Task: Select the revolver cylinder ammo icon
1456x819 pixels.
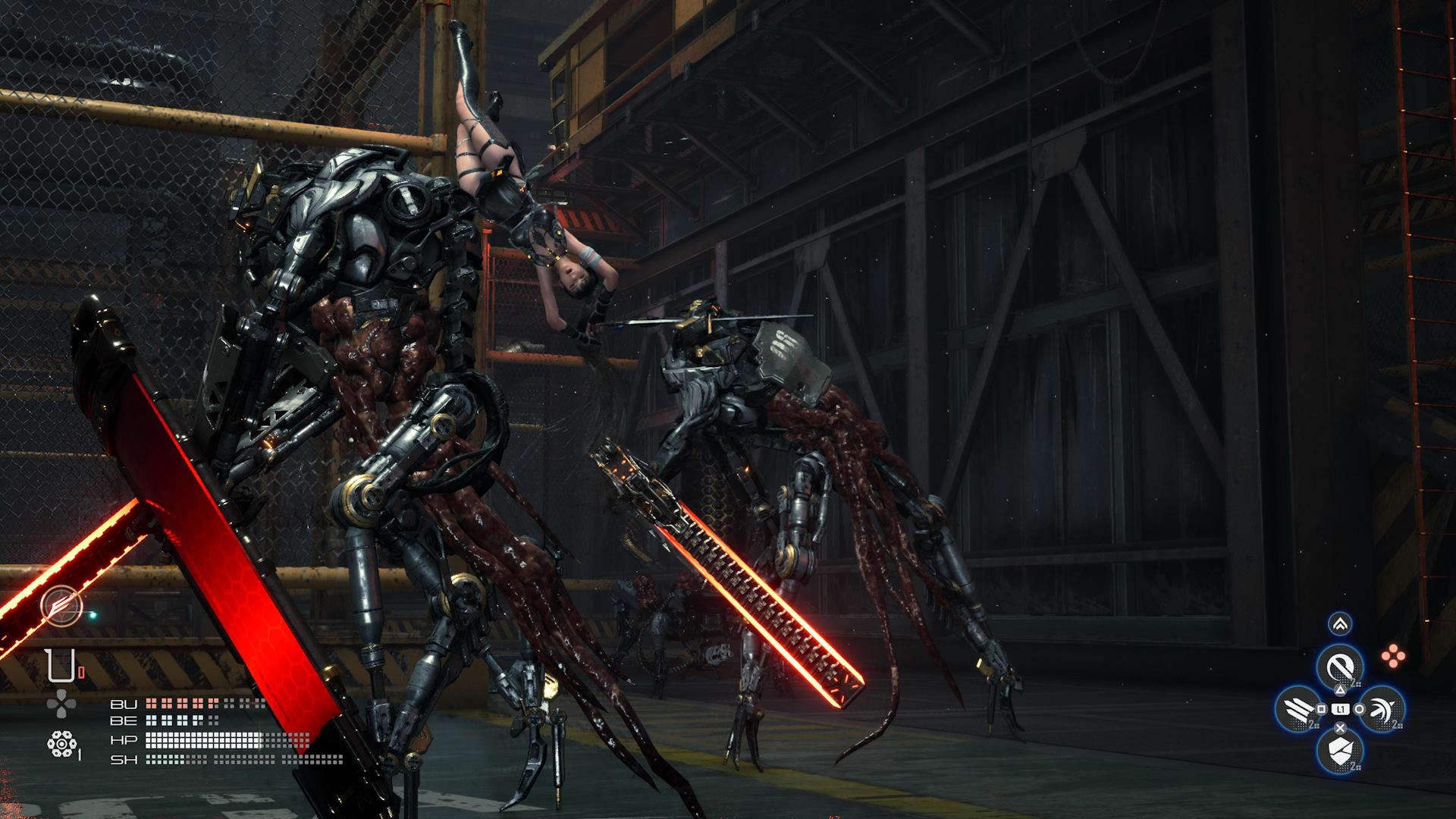Action: point(60,744)
